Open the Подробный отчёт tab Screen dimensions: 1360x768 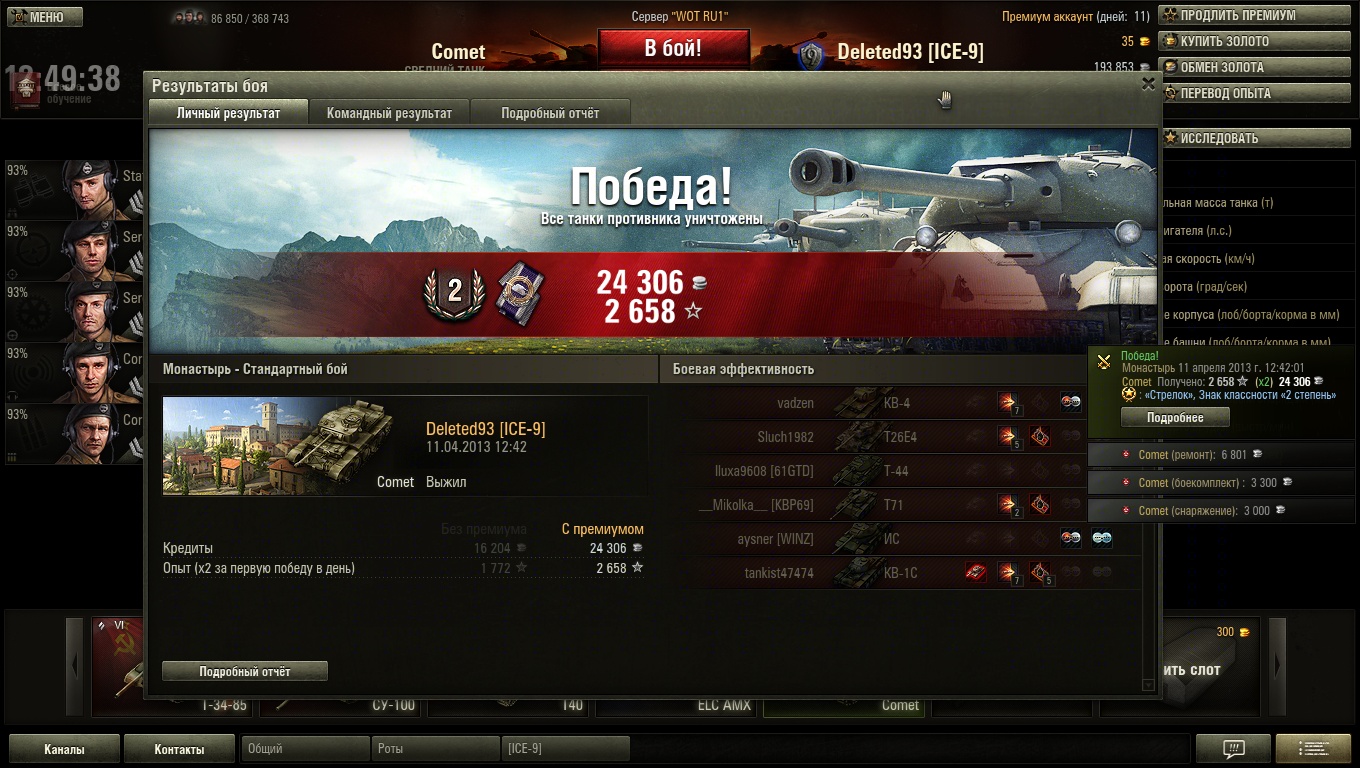pyautogui.click(x=550, y=113)
